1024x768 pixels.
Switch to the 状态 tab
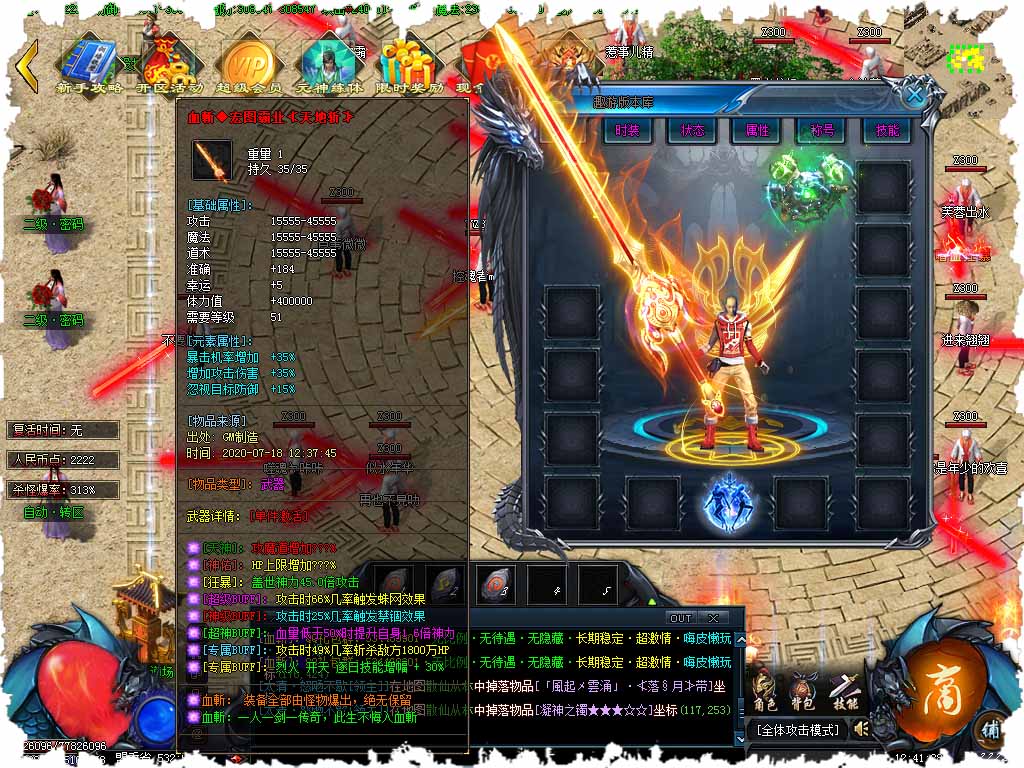692,131
